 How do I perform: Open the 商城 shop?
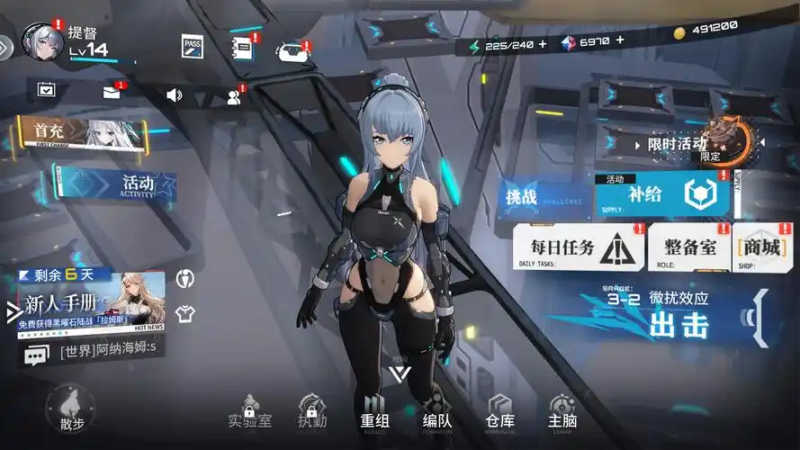(761, 247)
